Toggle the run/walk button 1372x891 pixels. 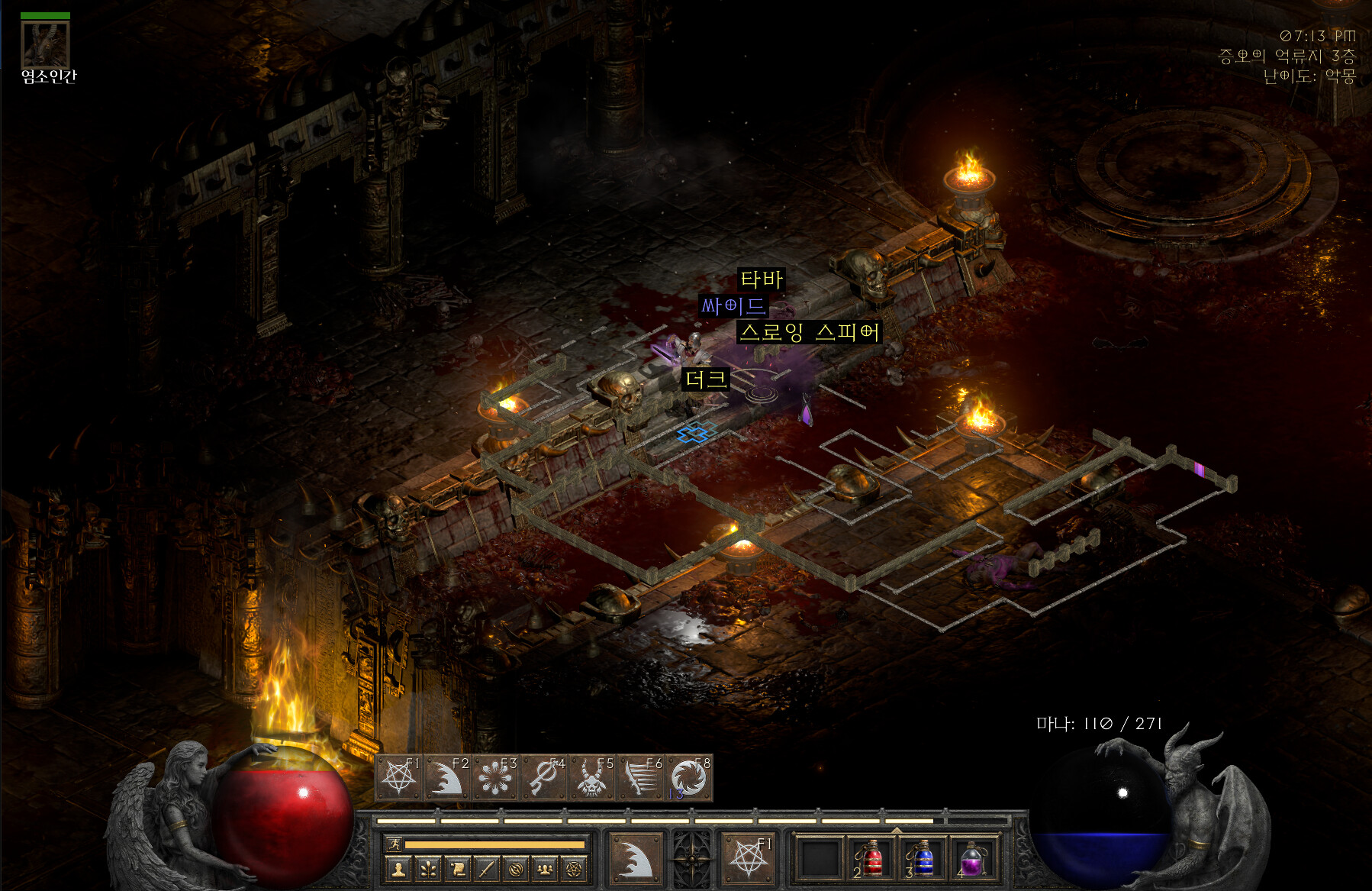tap(395, 844)
